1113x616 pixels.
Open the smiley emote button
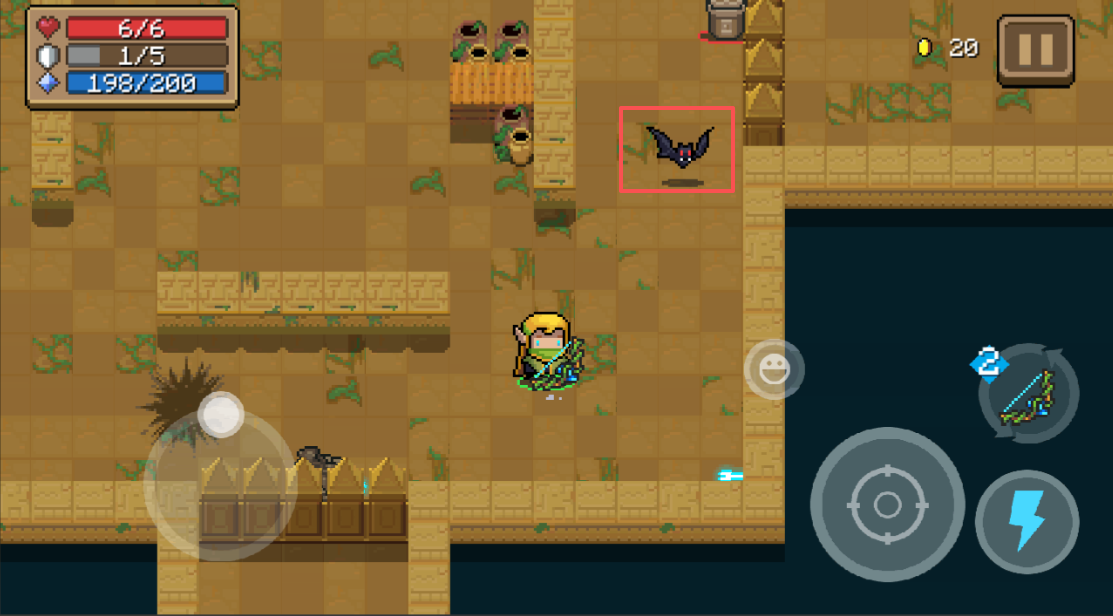point(774,370)
